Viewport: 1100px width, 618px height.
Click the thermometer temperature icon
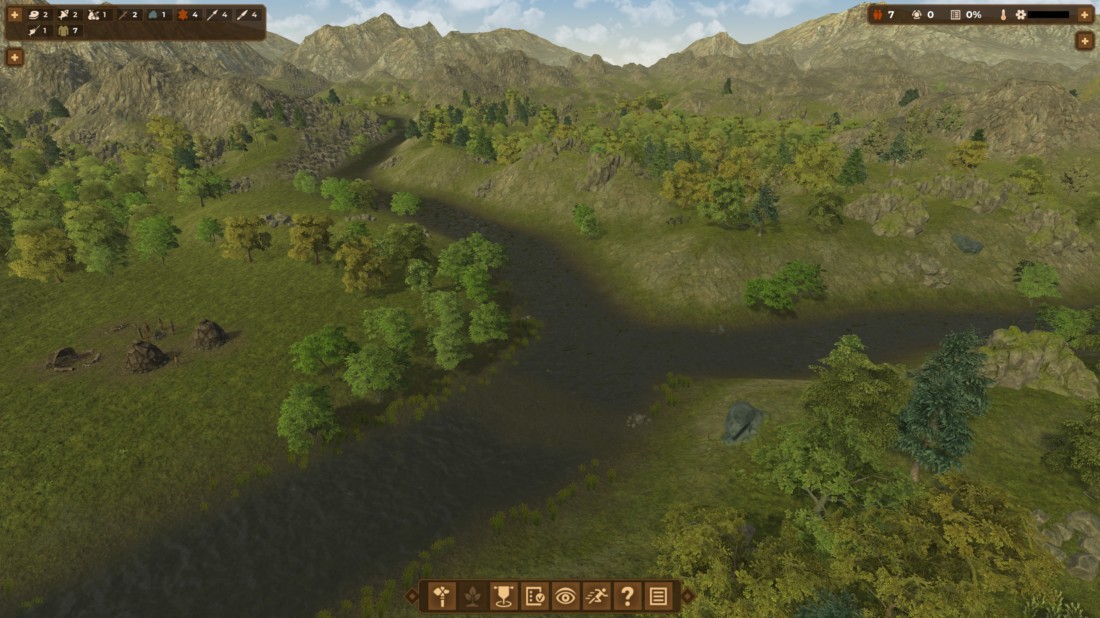(x=1002, y=15)
